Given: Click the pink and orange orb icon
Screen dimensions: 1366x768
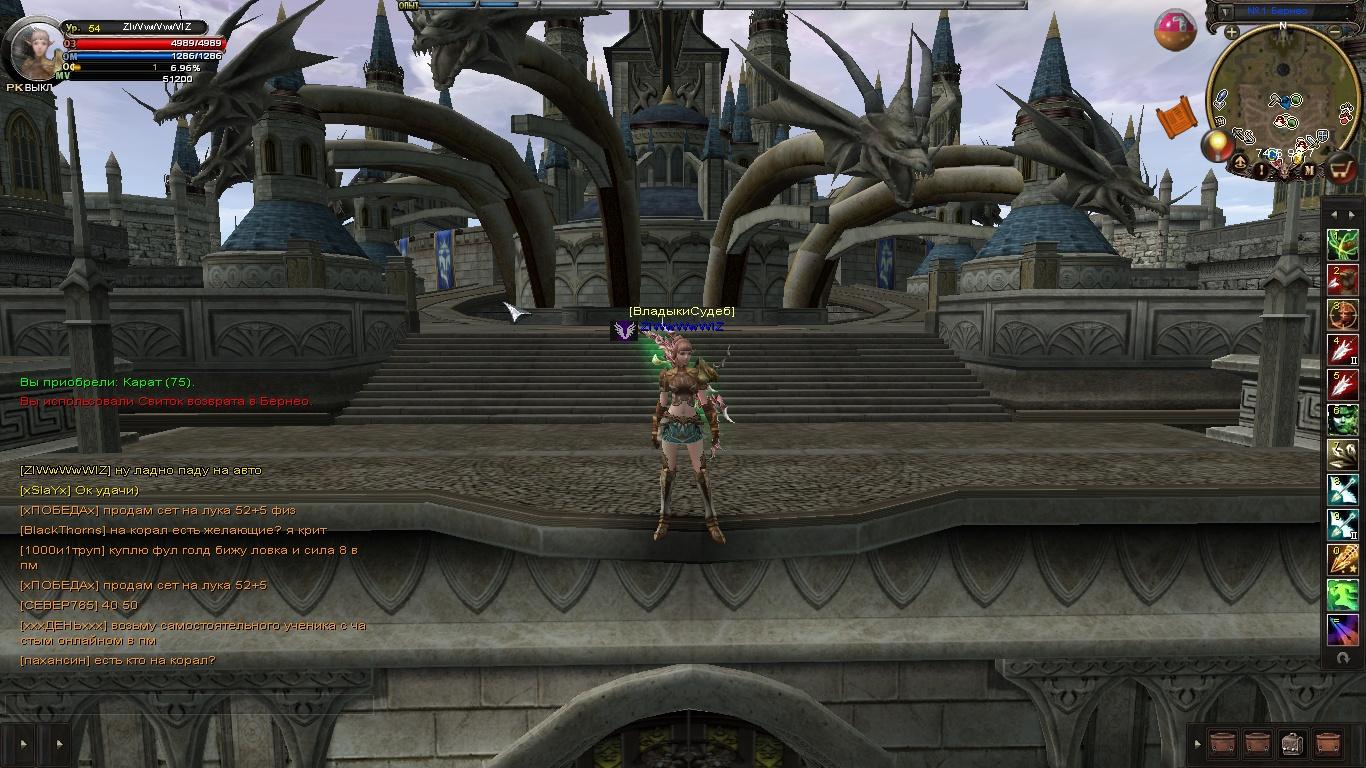Looking at the screenshot, I should (1175, 30).
